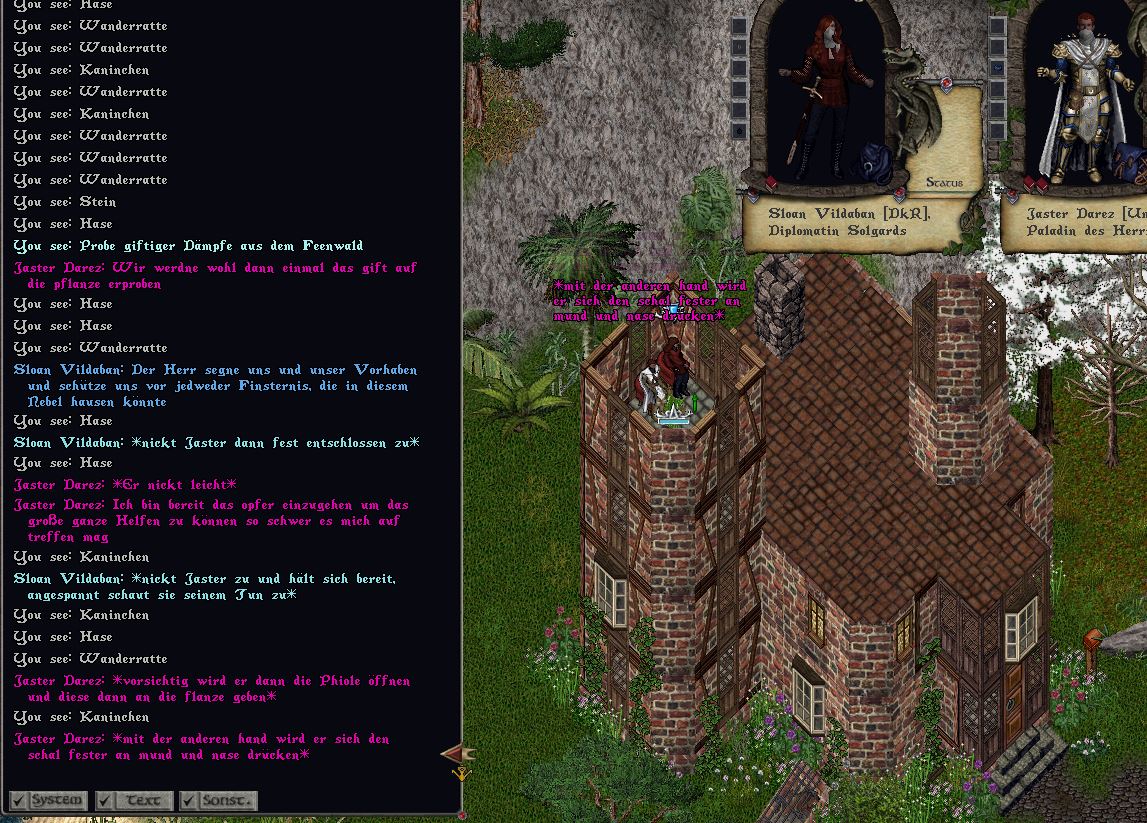The image size is (1147, 823).
Task: Click the red books on Jaster's paperdoll ledge
Action: [x=1035, y=184]
